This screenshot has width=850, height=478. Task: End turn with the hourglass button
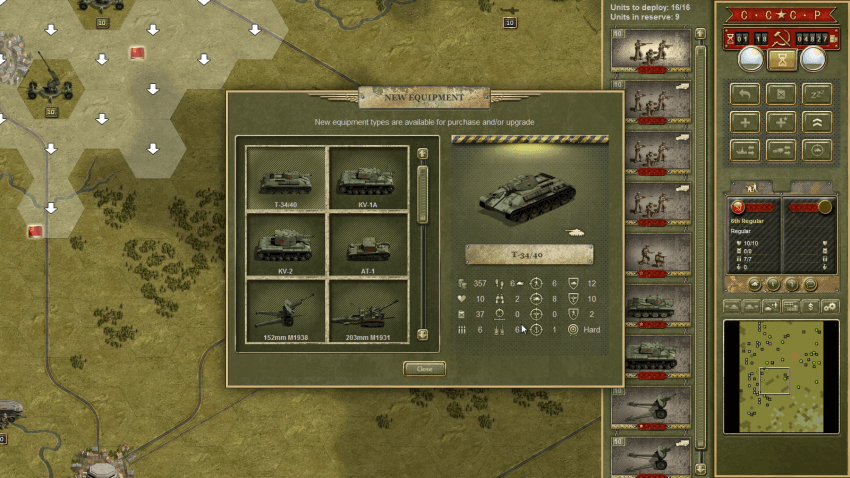point(782,61)
